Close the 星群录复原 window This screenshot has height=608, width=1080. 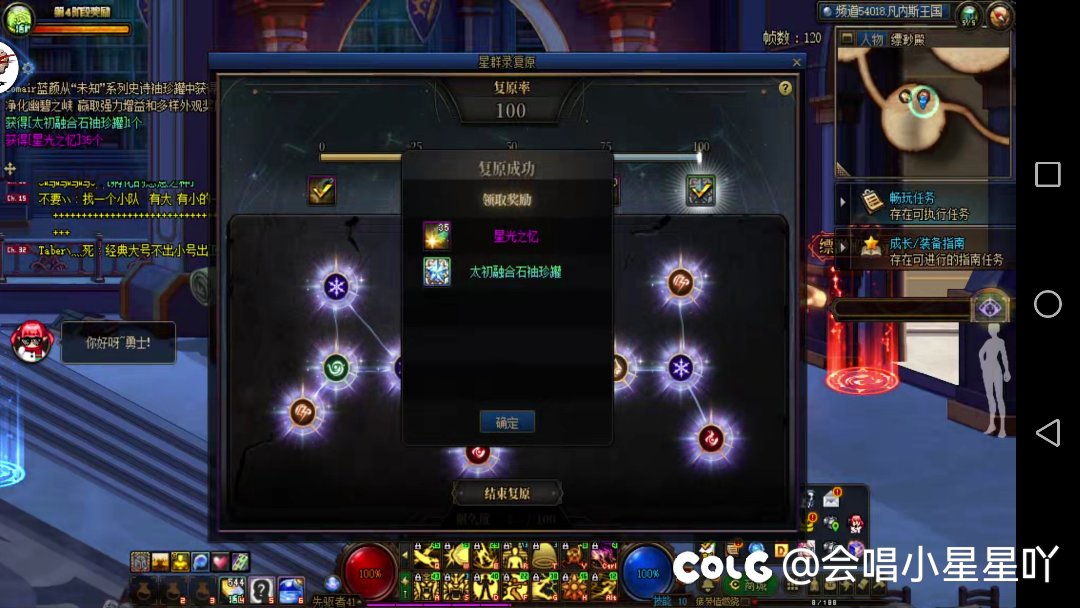point(796,62)
